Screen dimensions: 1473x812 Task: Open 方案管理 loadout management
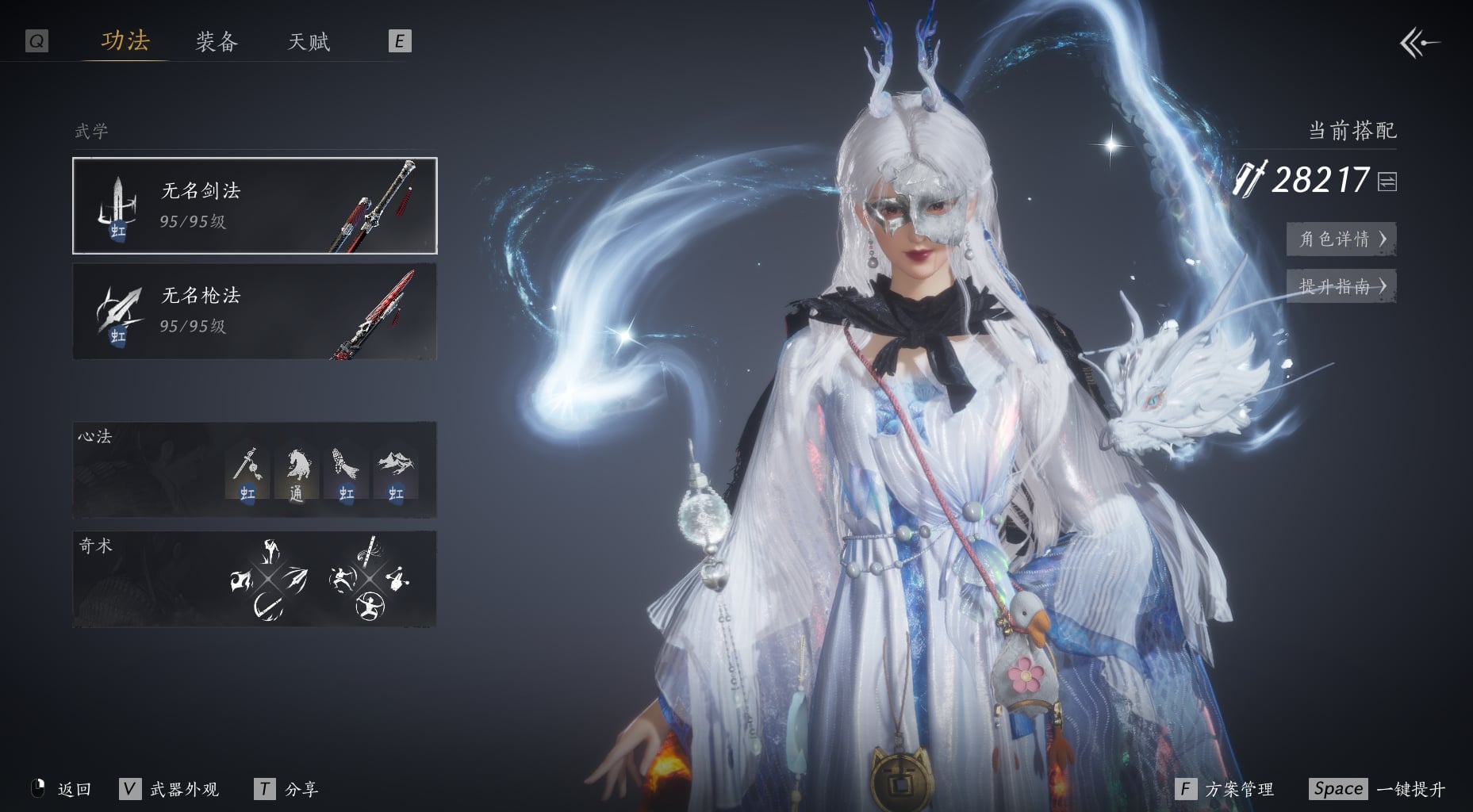coord(1226,789)
